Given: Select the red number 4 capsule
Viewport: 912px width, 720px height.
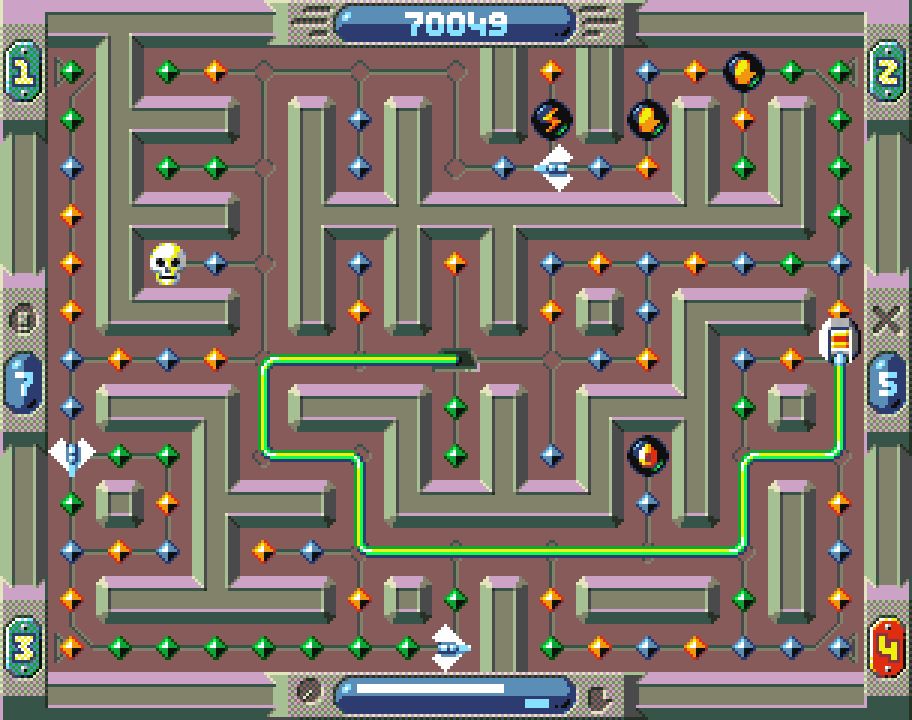Looking at the screenshot, I should click(x=887, y=647).
